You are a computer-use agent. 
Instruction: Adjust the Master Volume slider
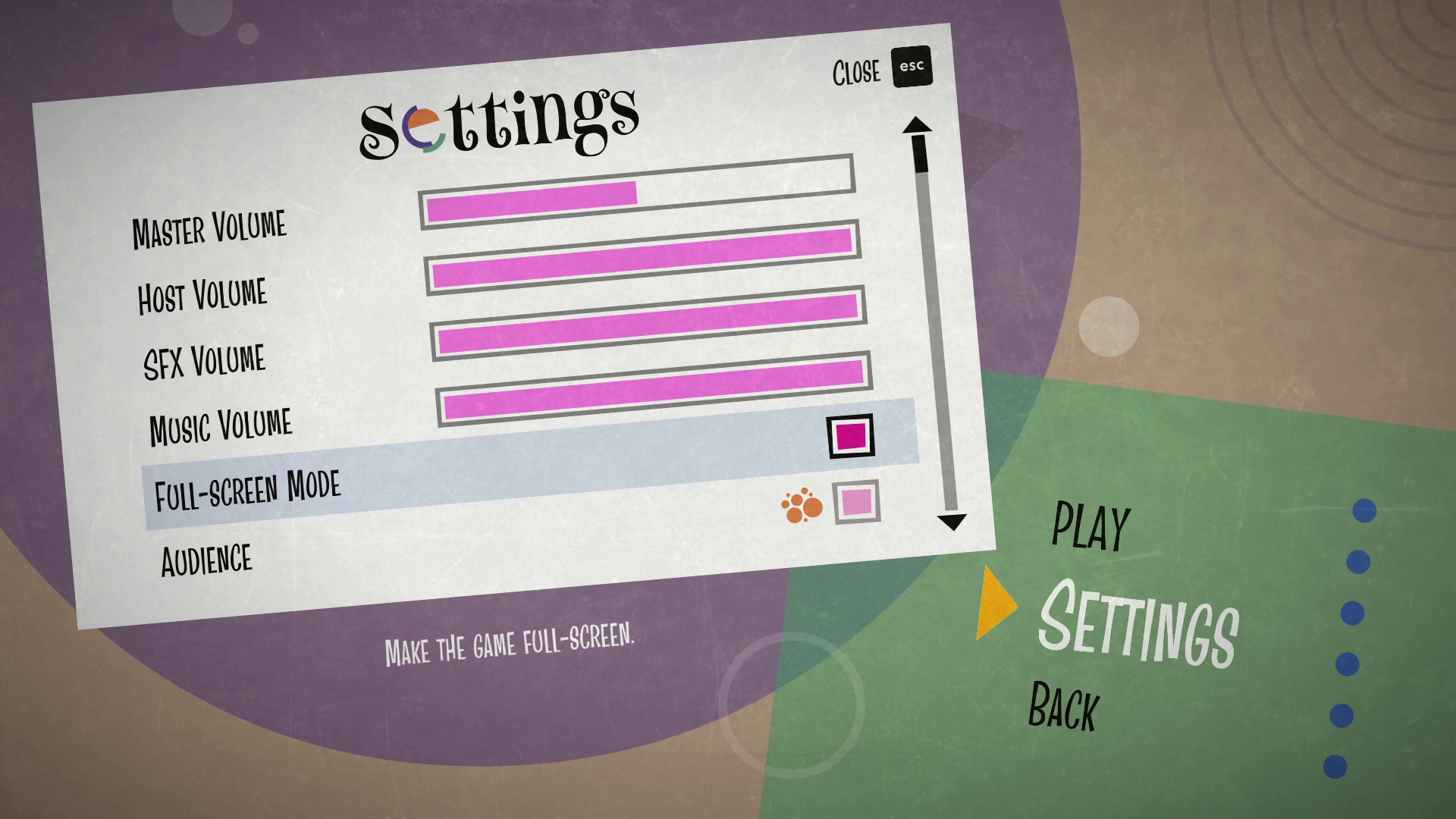(x=637, y=193)
